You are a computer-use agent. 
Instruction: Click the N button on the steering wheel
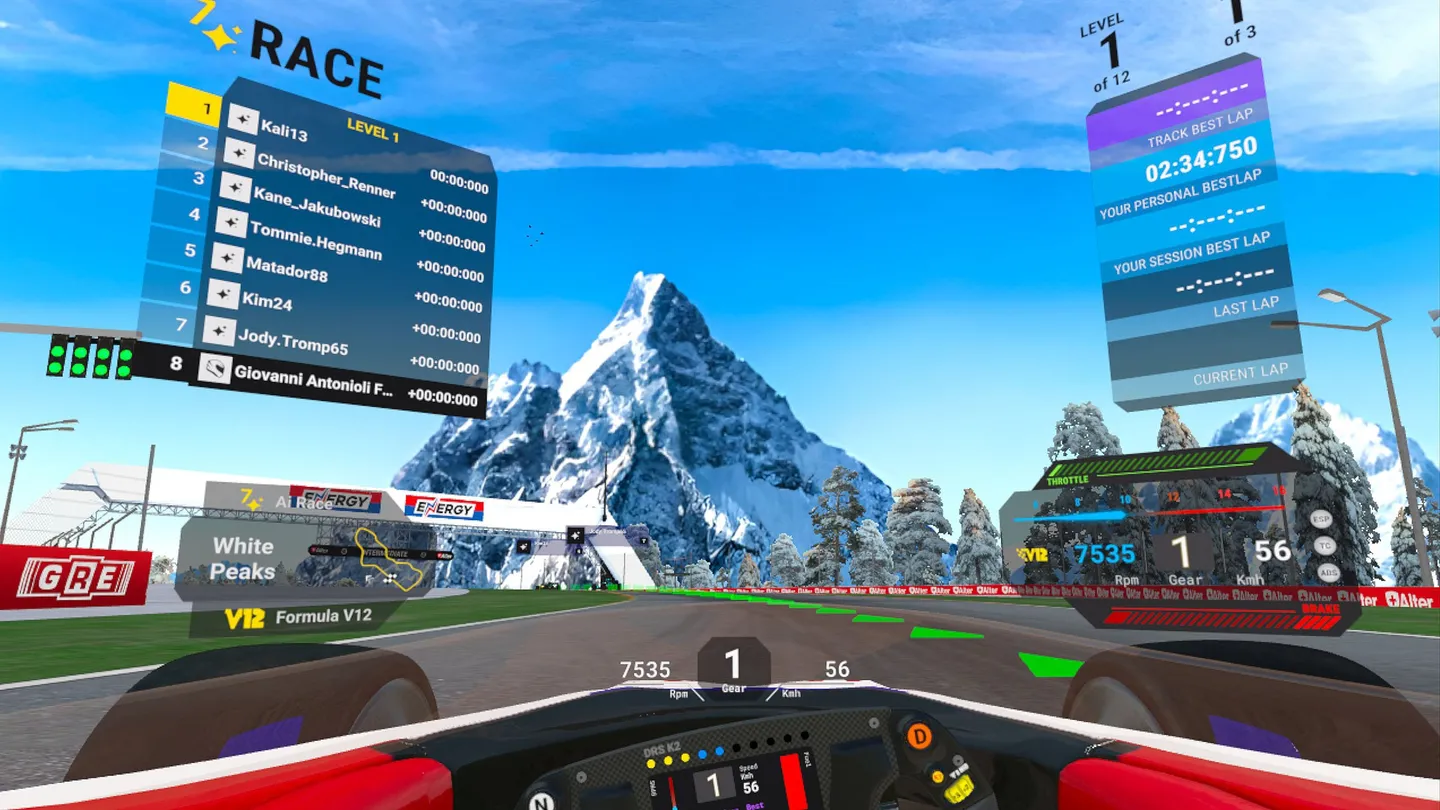(541, 800)
